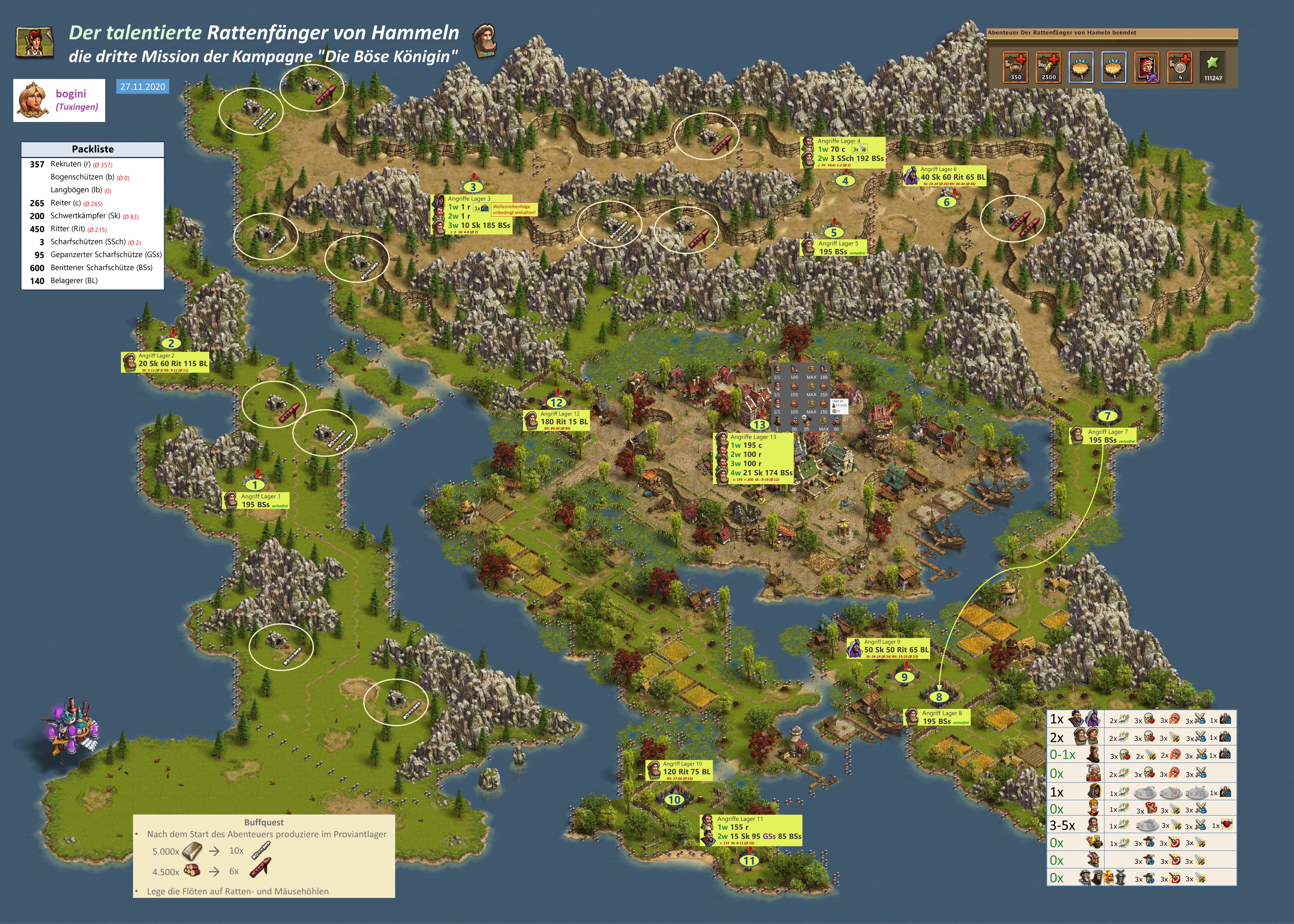Select camp marker number 6
This screenshot has width=1294, height=924.
947,202
